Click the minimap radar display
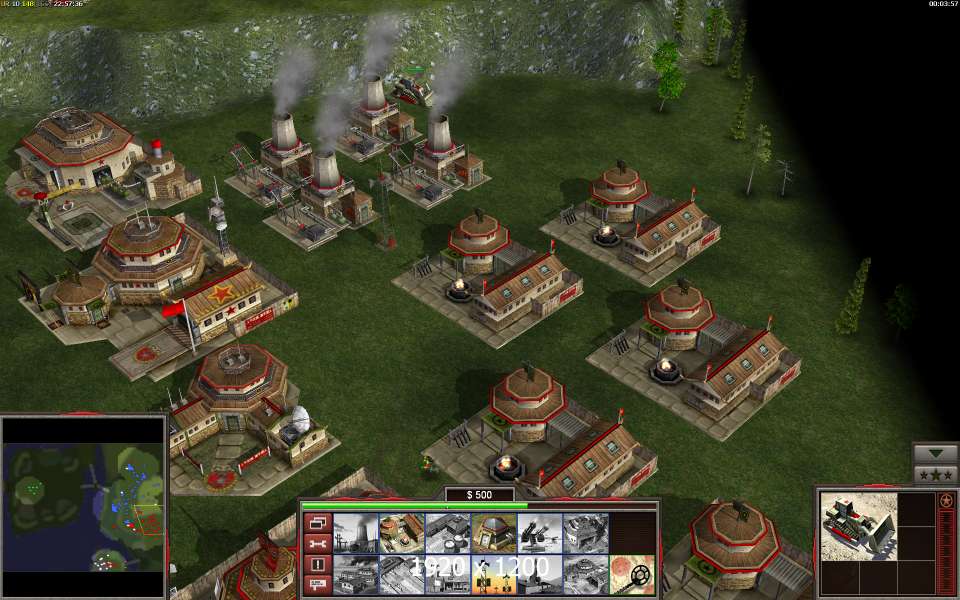 pos(84,506)
